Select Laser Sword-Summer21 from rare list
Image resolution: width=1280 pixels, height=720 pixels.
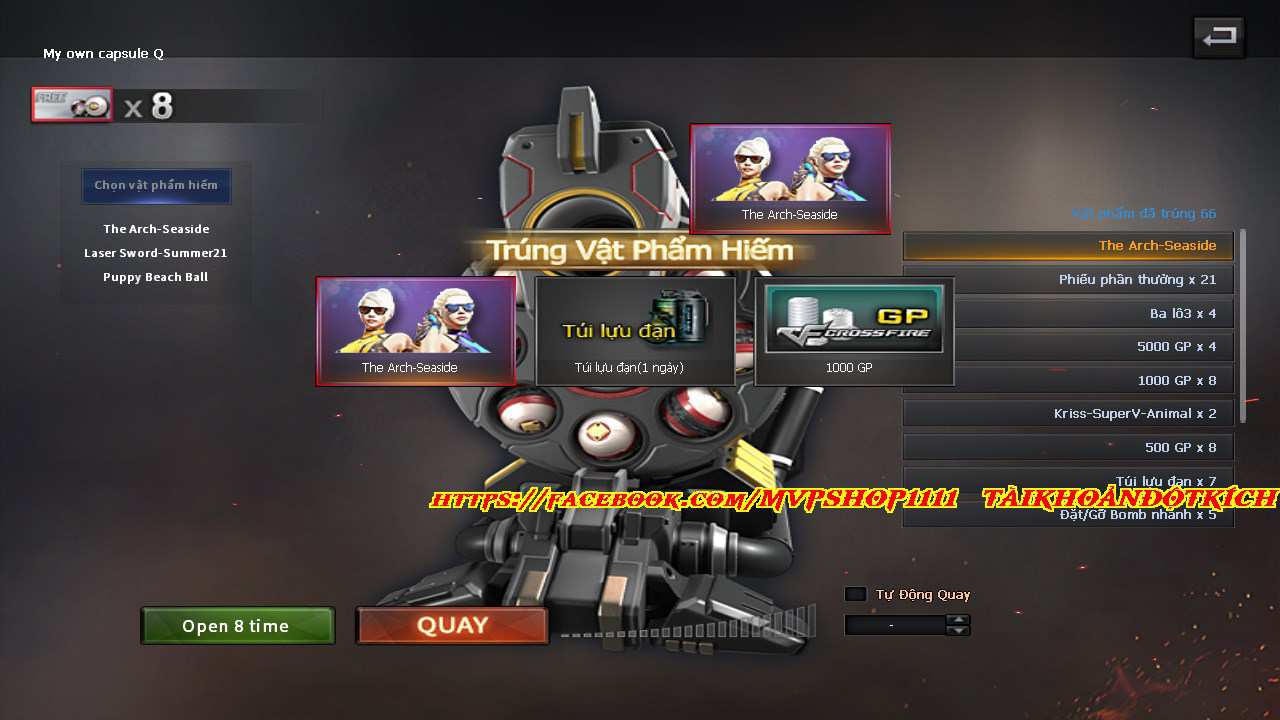click(156, 253)
